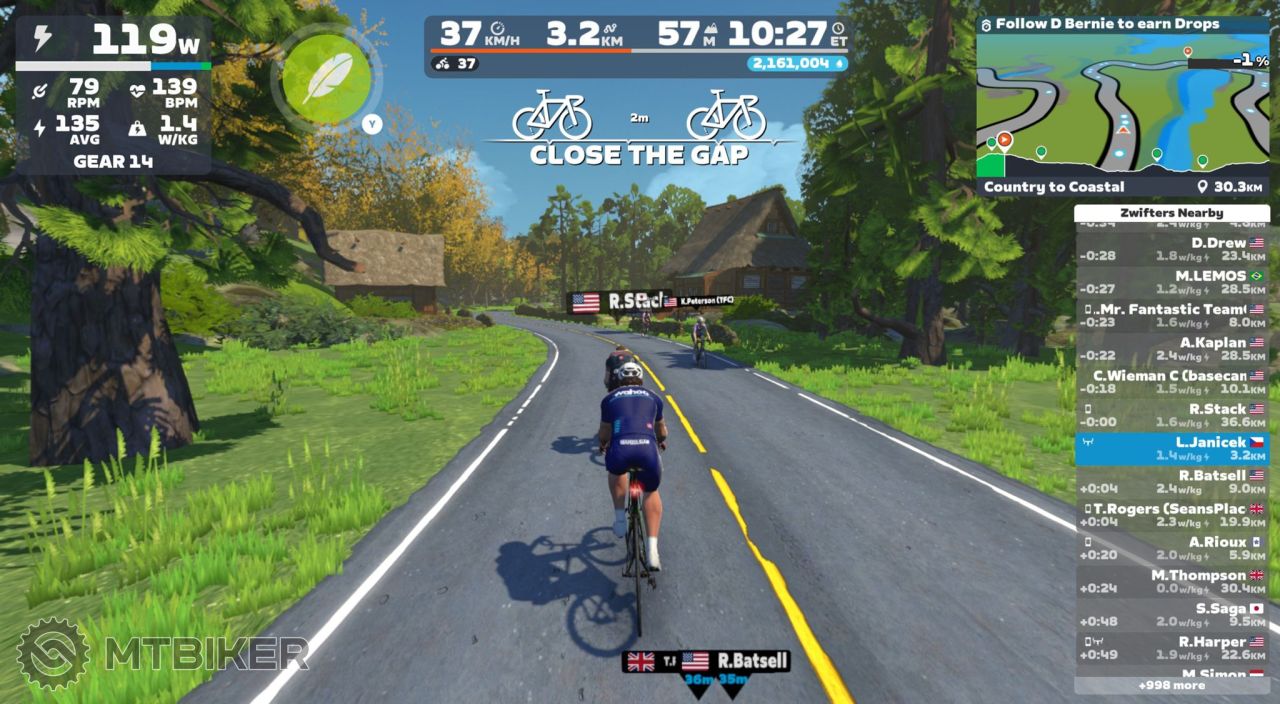Open the route minimap
The height and width of the screenshot is (704, 1280).
(x=1122, y=106)
